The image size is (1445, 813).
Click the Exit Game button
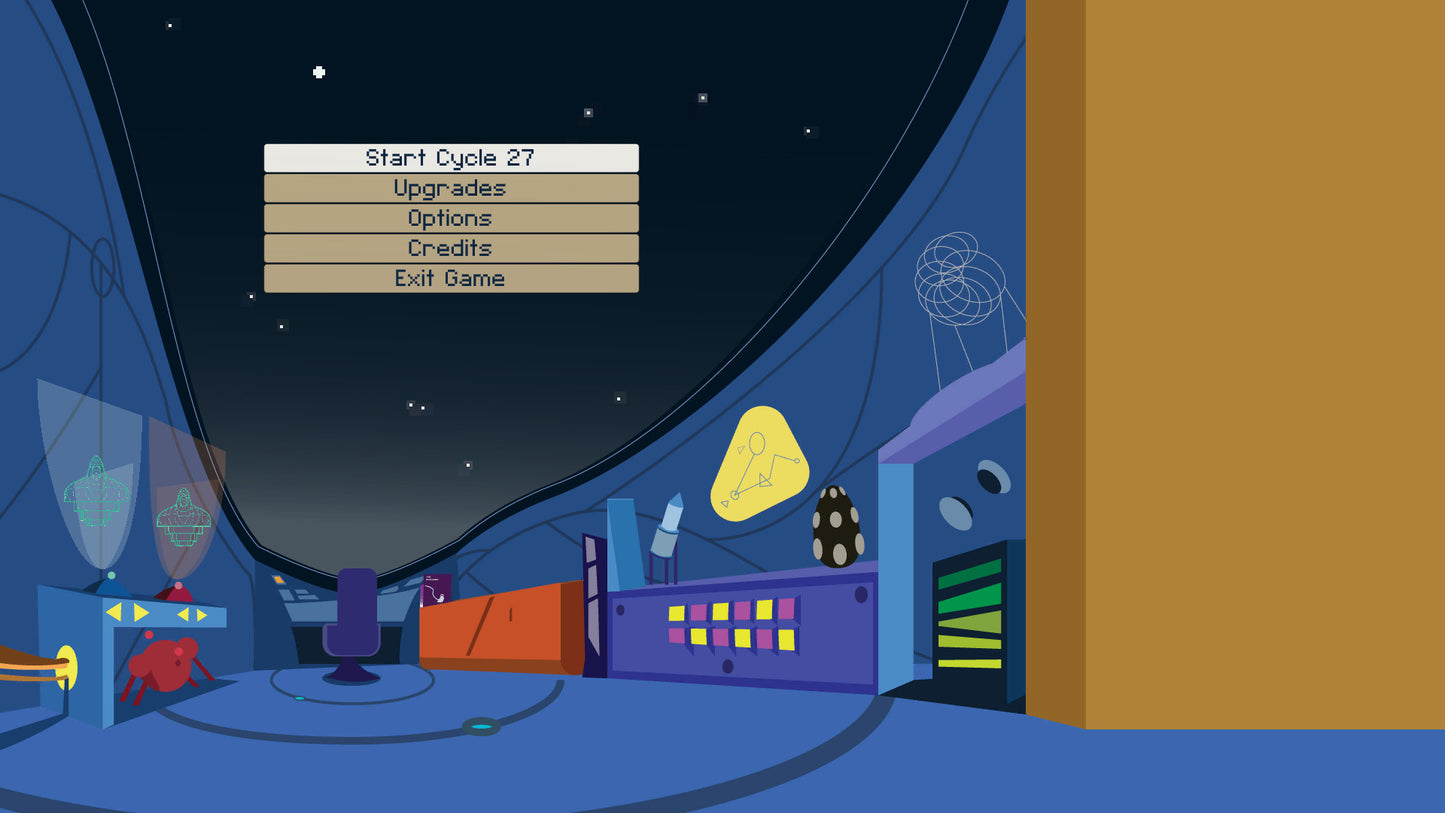[450, 278]
